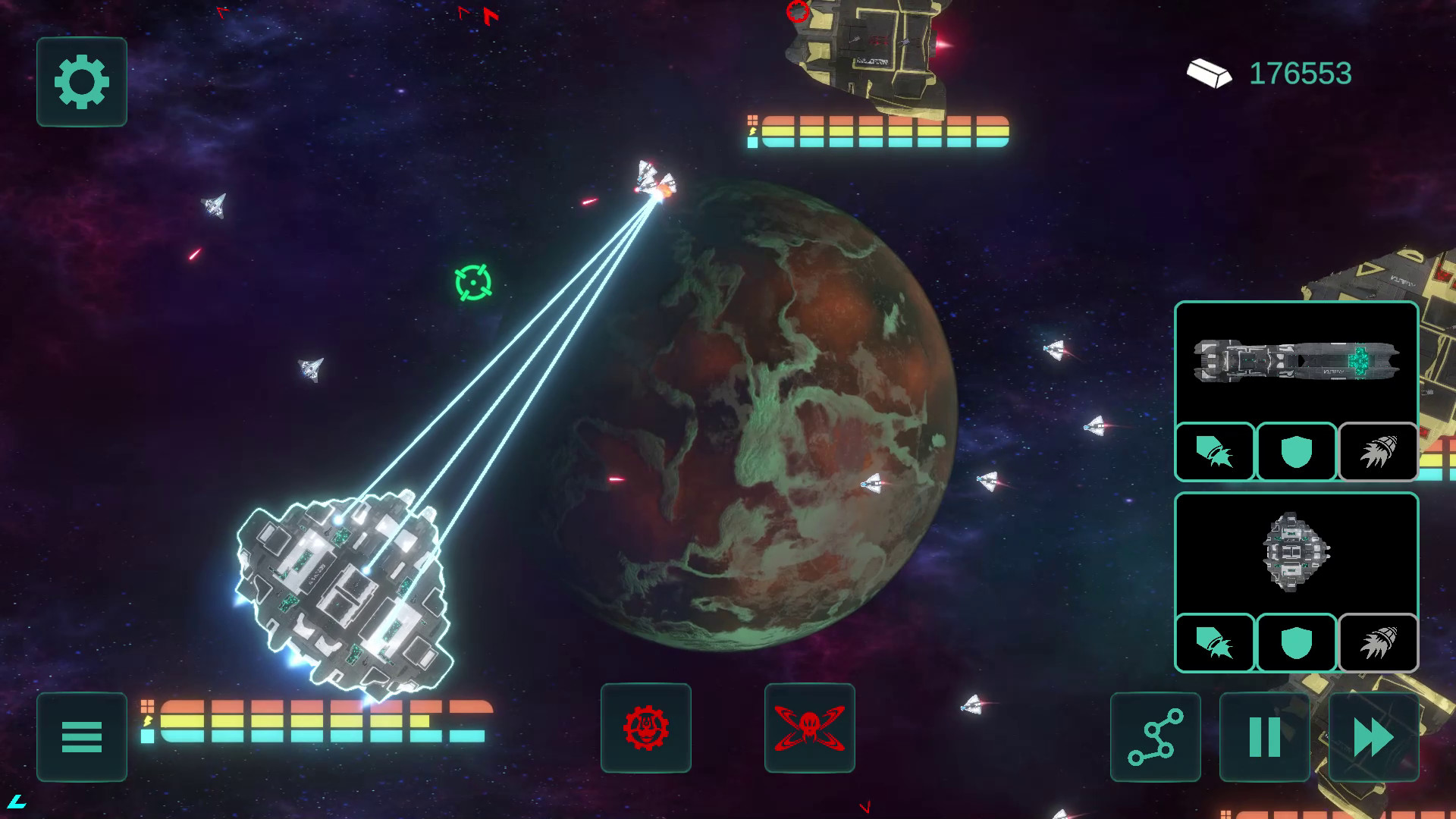This screenshot has height=819, width=1456.
Task: Open the hamburger menu at bottom left
Action: click(x=81, y=738)
